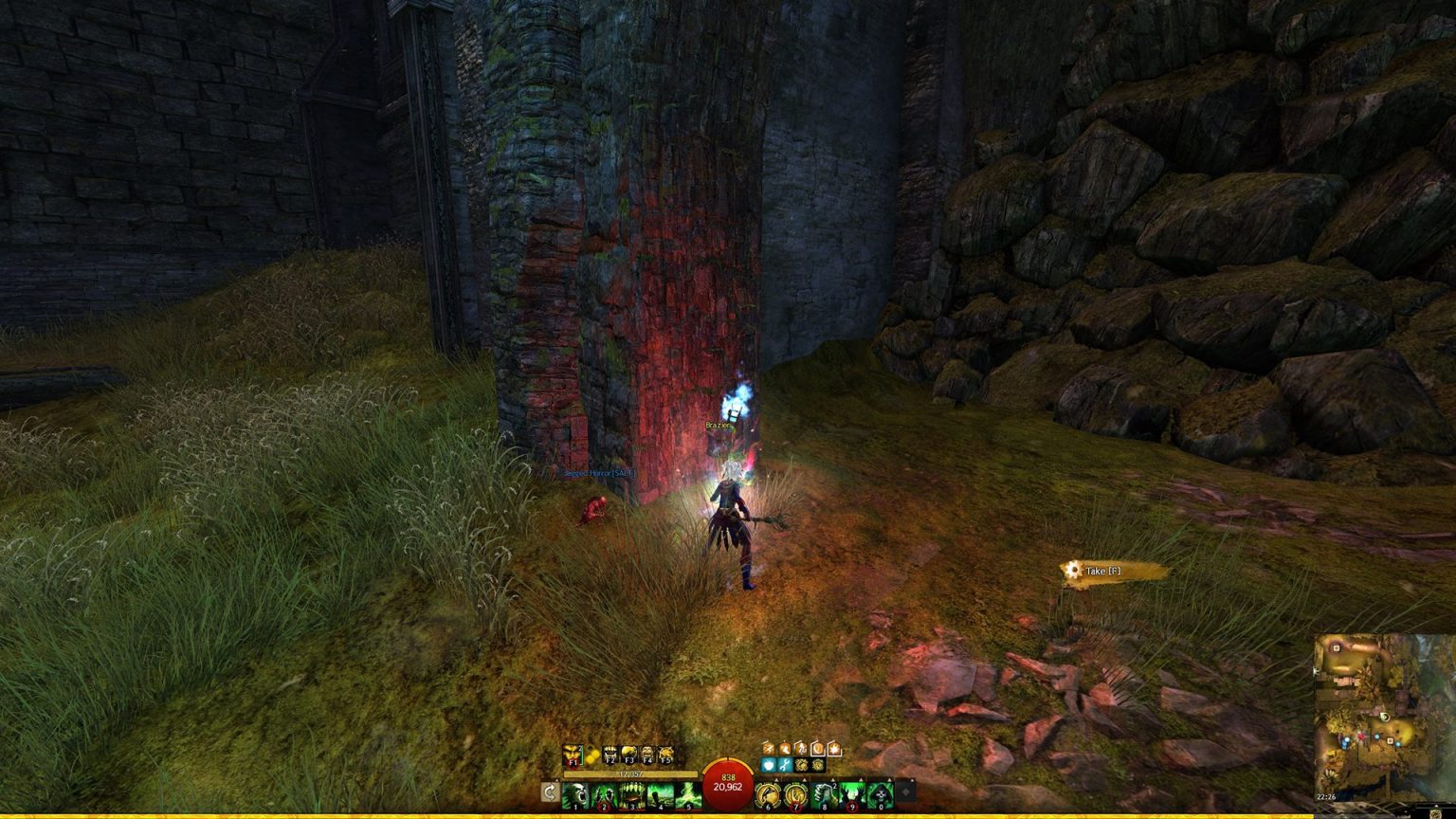Image resolution: width=1456 pixels, height=819 pixels.
Task: Use the F4 profession skill
Action: pos(647,755)
